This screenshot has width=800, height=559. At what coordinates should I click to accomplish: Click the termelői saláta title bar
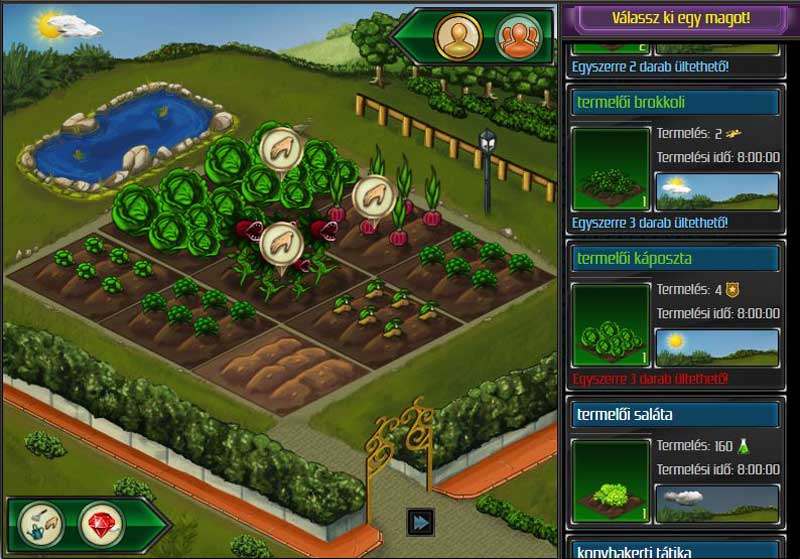pos(676,414)
